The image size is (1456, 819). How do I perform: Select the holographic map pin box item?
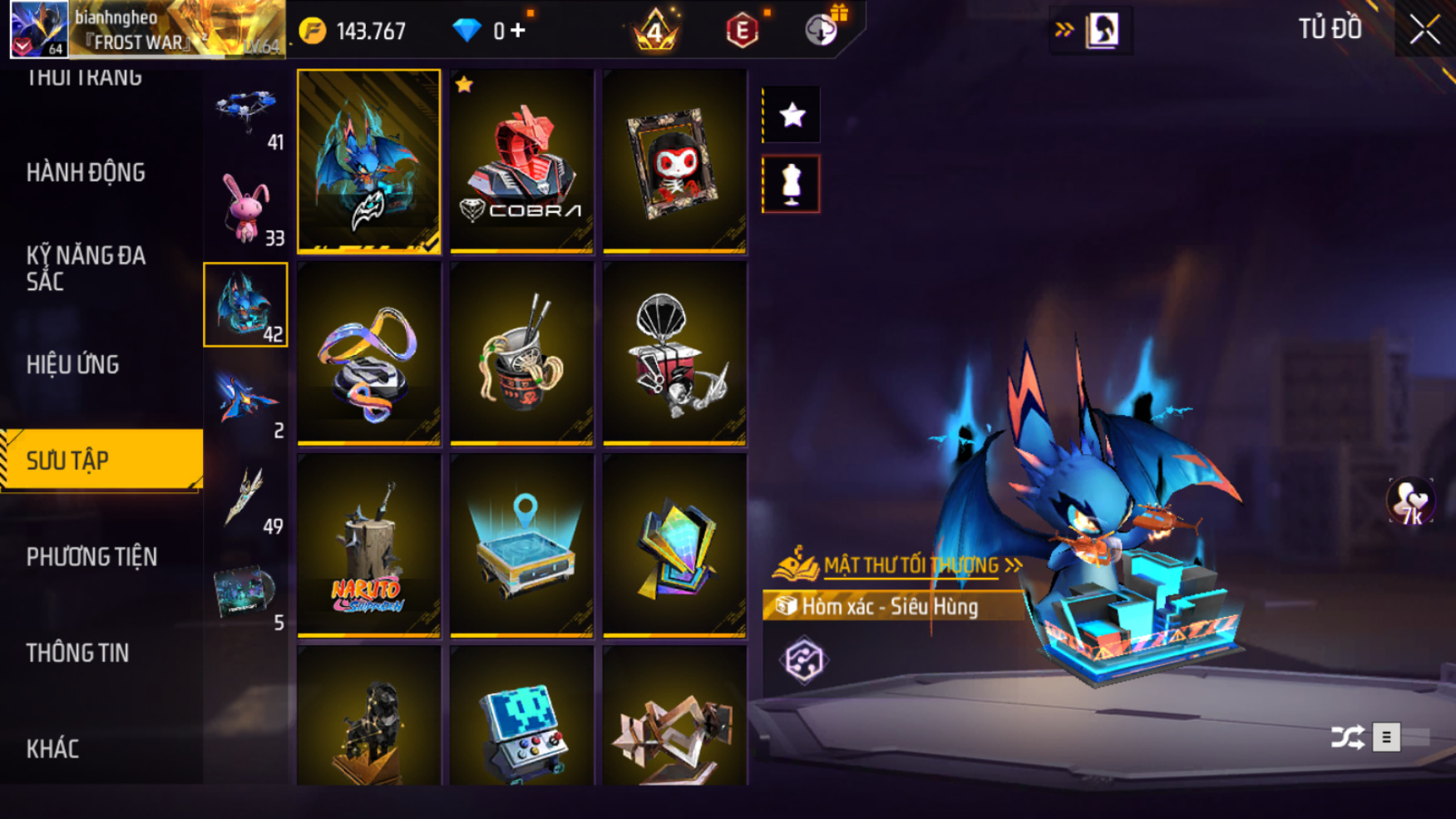pos(521,545)
